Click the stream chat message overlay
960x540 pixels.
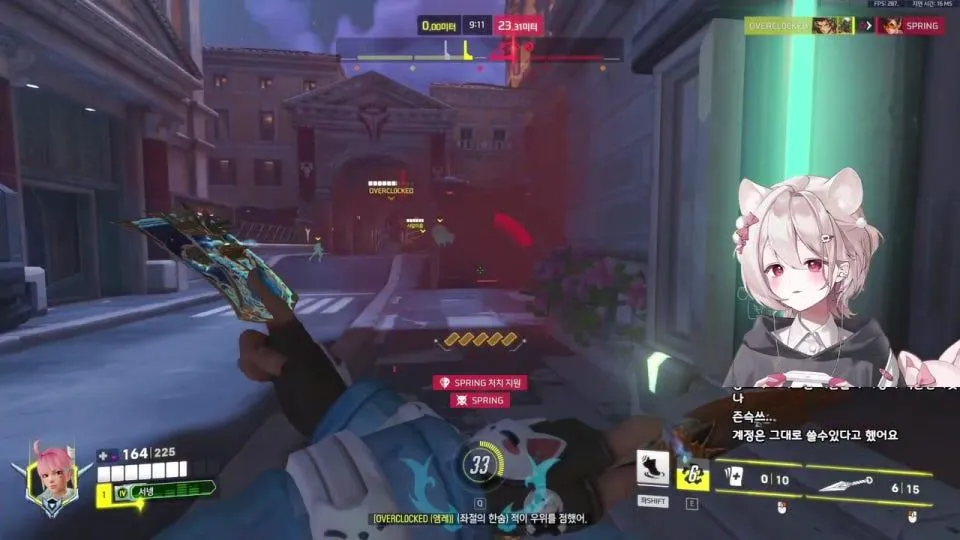pyautogui.click(x=810, y=418)
